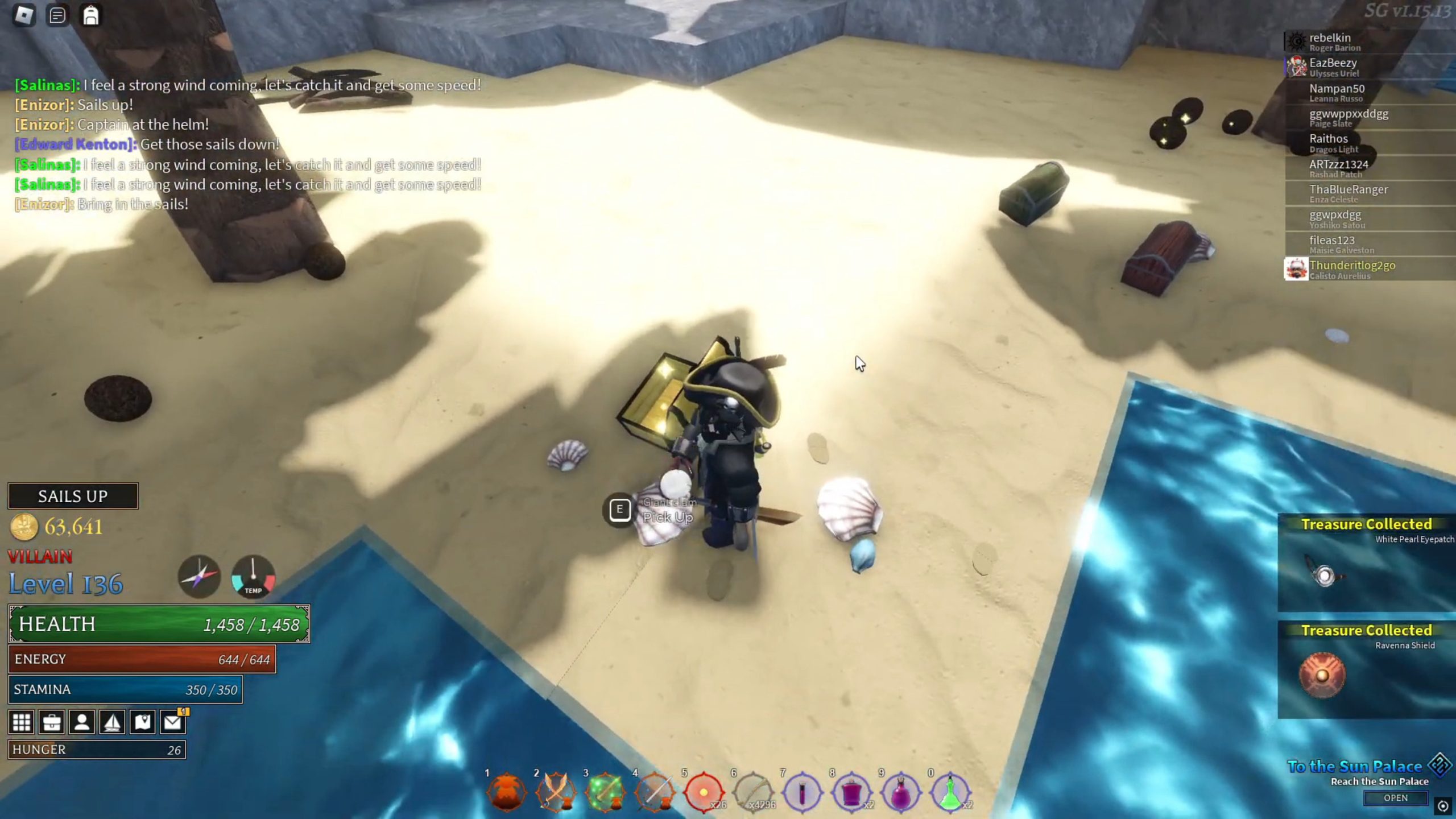Select hotbar slot 1 orange fist ability

click(507, 792)
